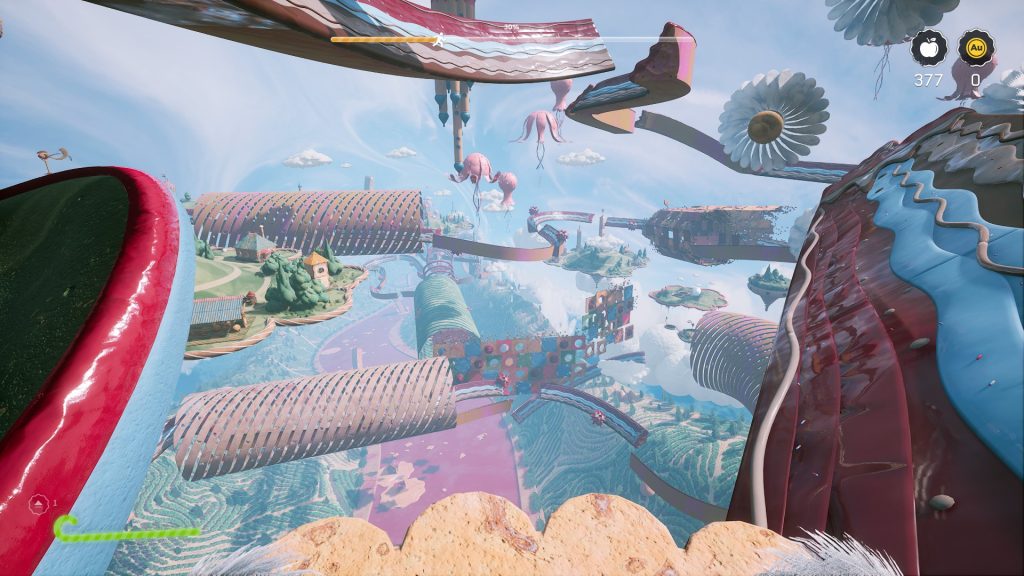Click the small up-arrow badge icon
Viewport: 1024px width, 576px height.
(x=38, y=502)
